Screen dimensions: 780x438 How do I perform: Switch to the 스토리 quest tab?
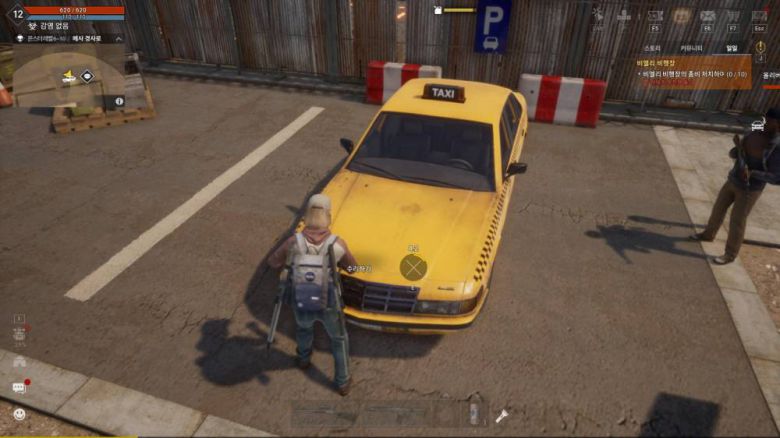(653, 47)
